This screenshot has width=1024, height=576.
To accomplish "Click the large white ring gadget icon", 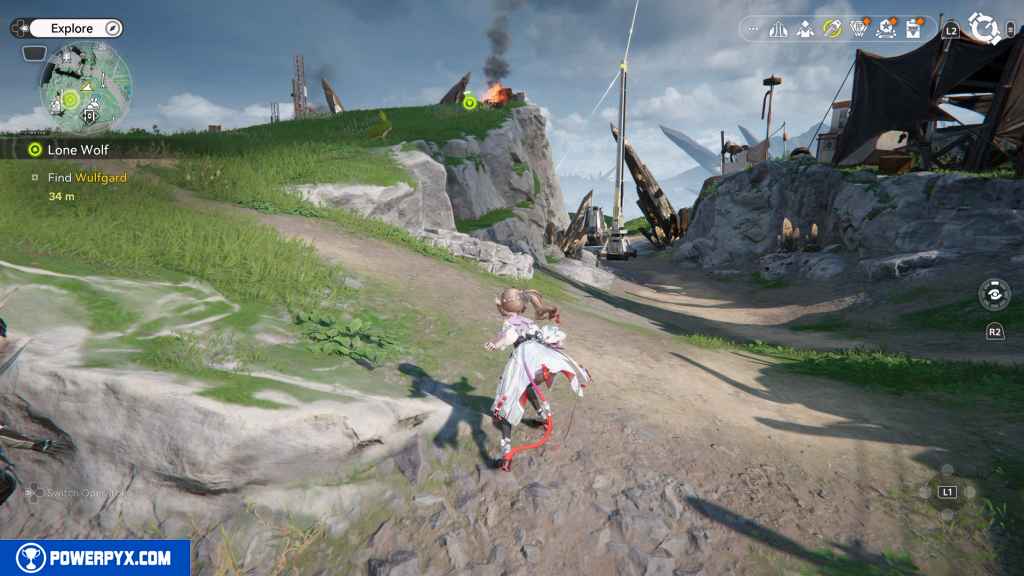I will [x=984, y=28].
